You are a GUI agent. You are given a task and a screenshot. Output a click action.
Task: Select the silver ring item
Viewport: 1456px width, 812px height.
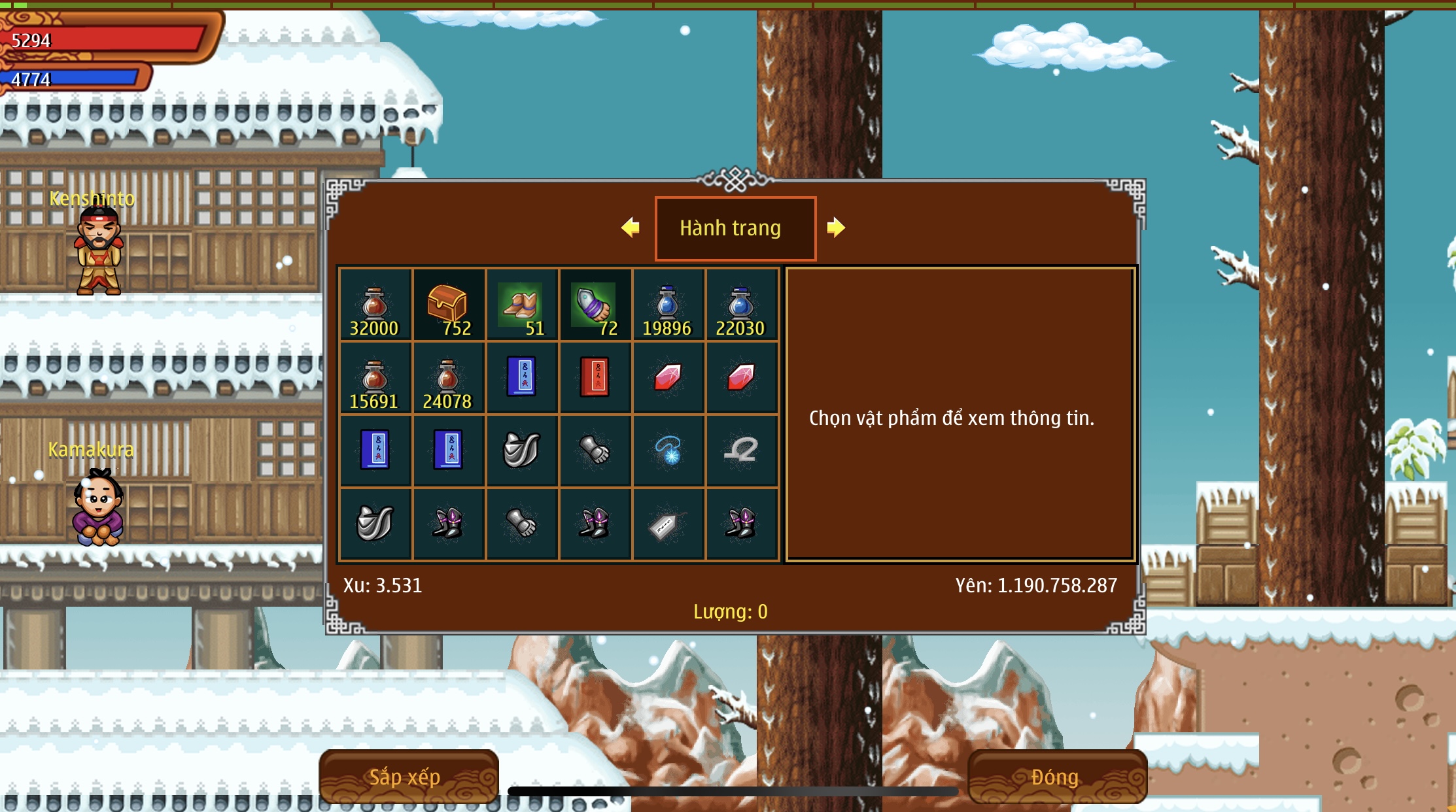point(741,450)
